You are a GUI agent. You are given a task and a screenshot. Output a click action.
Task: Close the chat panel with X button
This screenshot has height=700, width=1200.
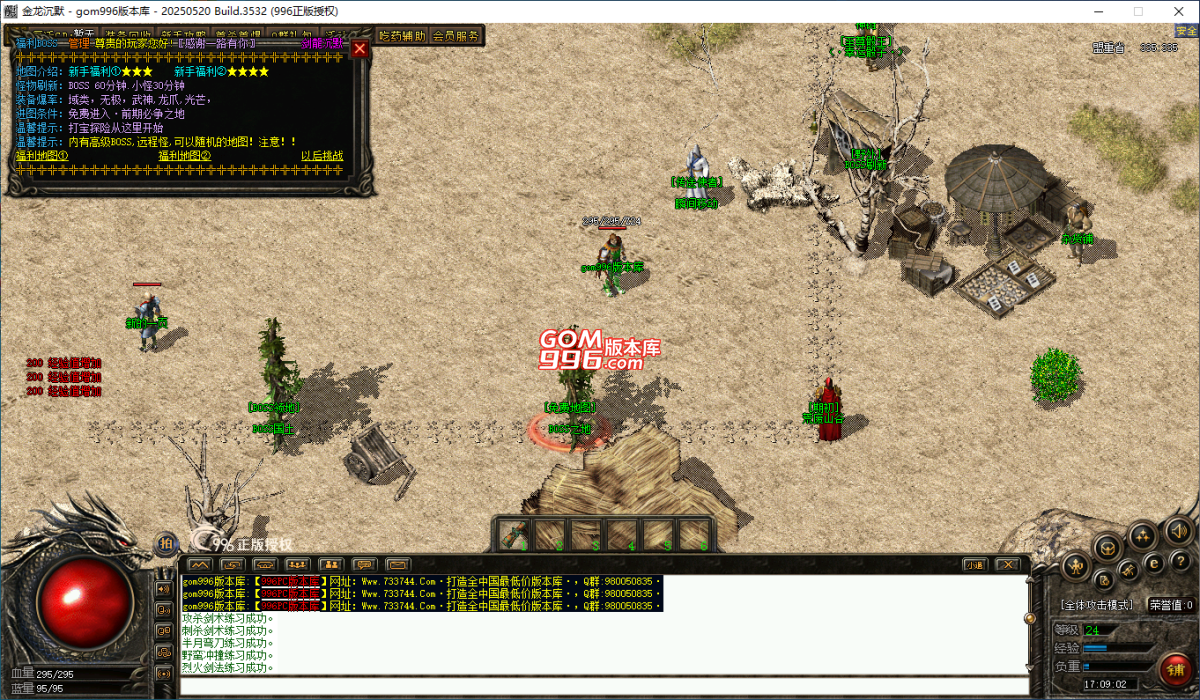coord(1008,565)
